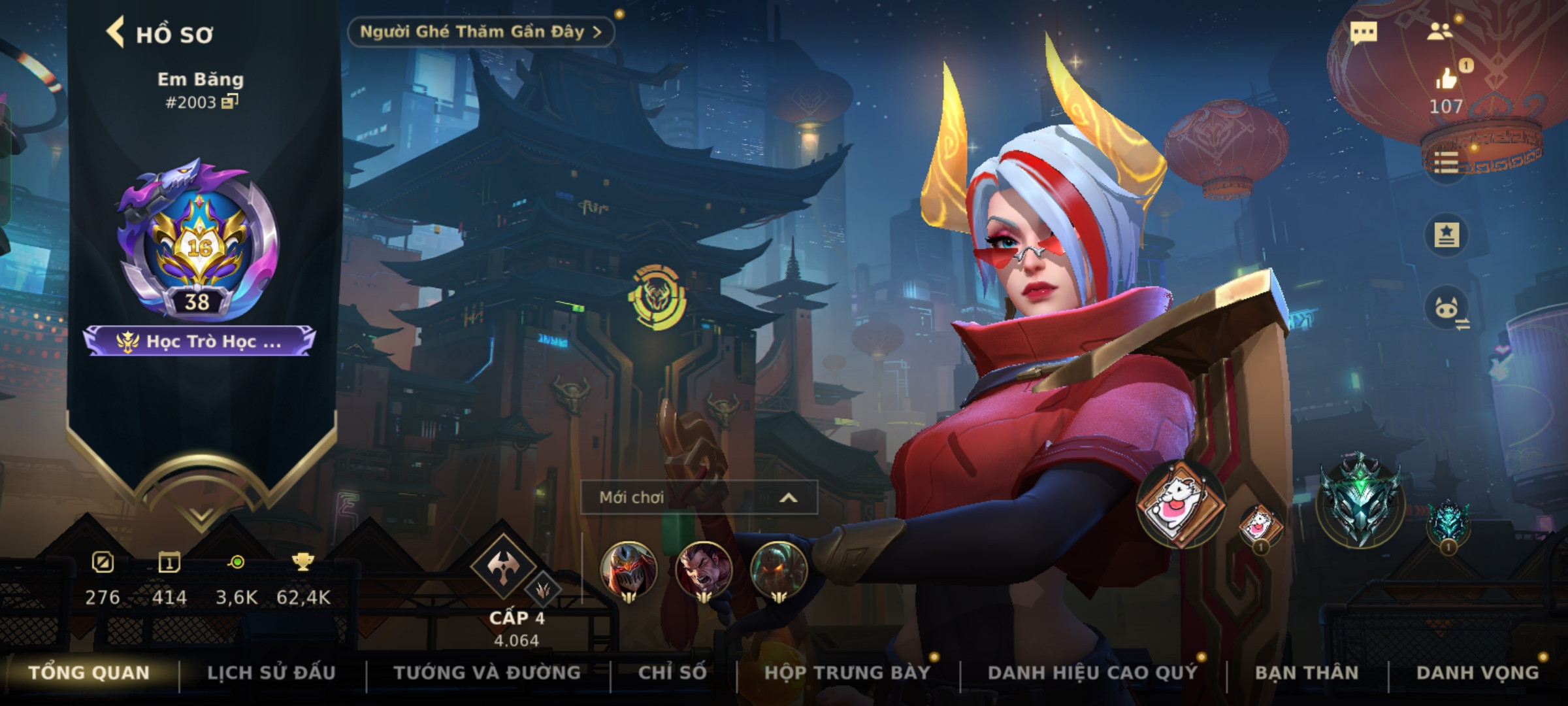This screenshot has width=1568, height=706.
Task: Expand the banner's downward arrow
Action: pos(201,516)
